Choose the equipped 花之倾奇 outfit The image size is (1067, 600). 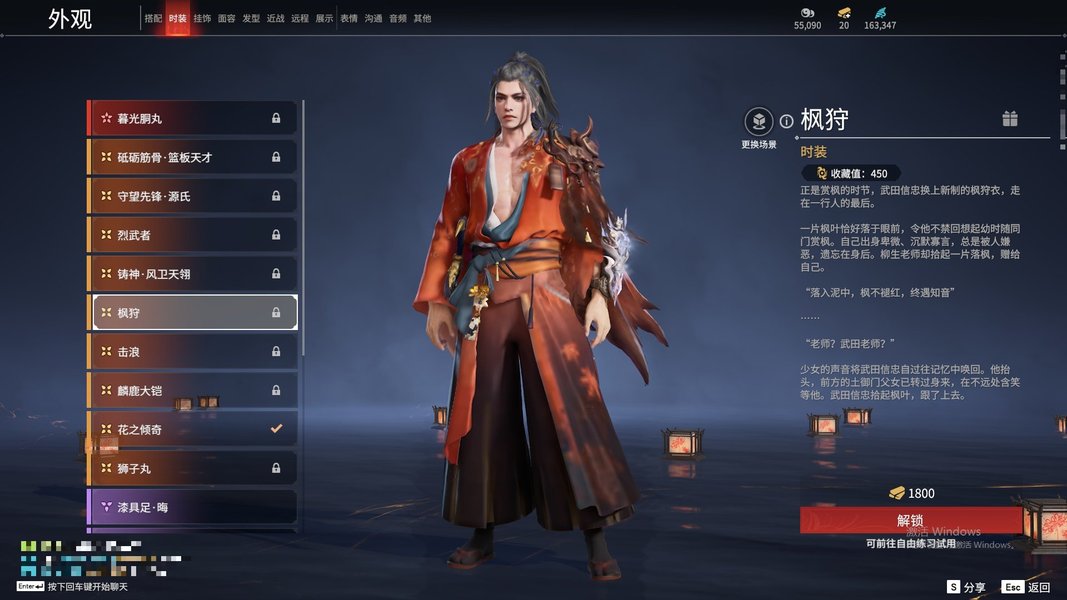pos(193,430)
